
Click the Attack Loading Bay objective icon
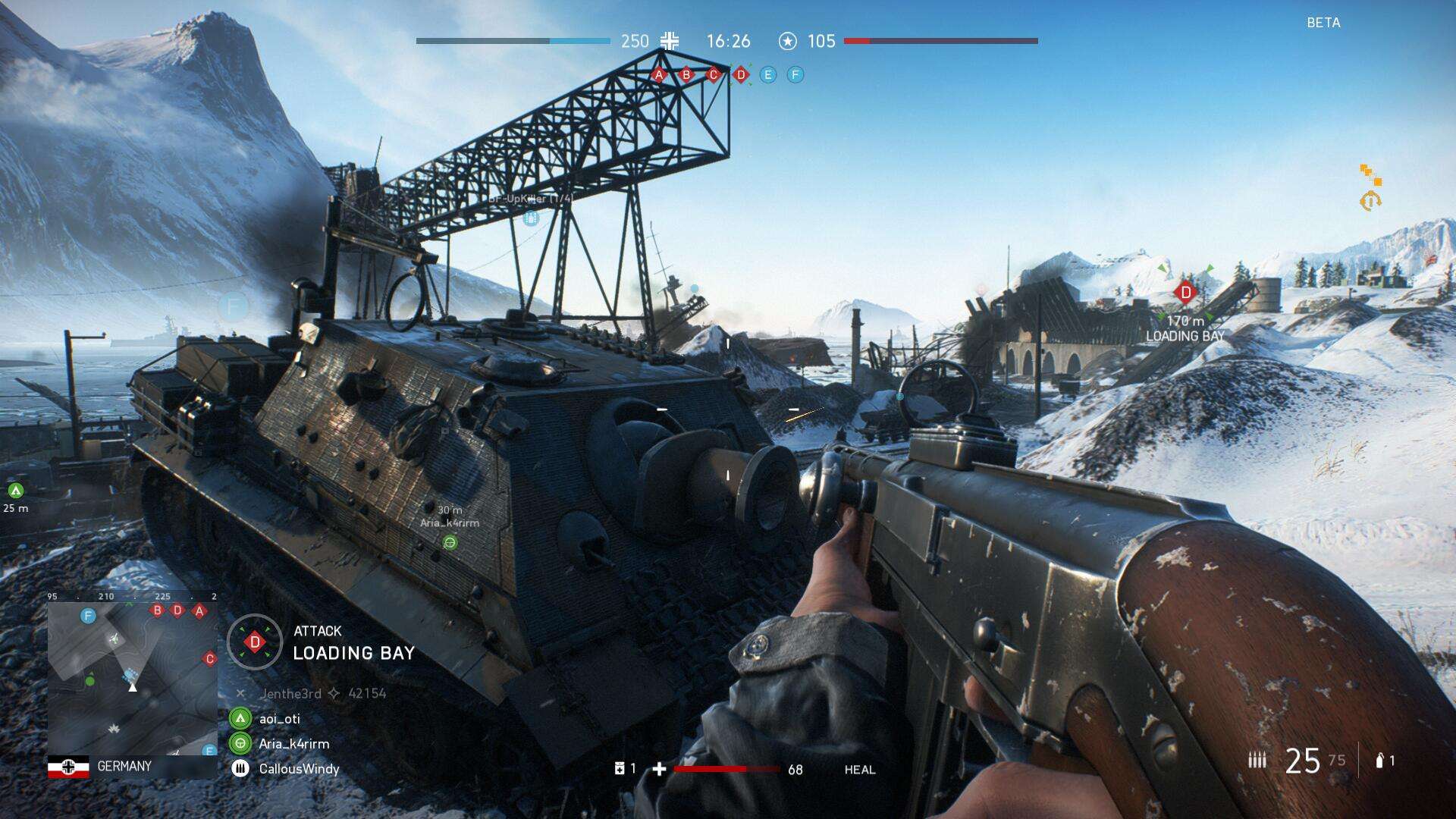[x=255, y=642]
